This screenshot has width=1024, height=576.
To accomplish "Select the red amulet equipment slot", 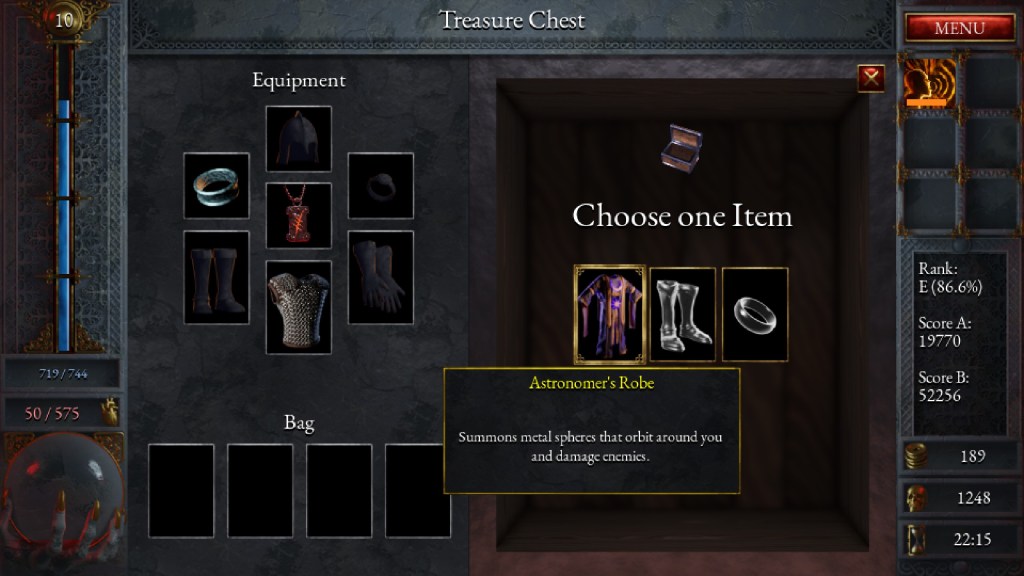I will click(x=298, y=215).
